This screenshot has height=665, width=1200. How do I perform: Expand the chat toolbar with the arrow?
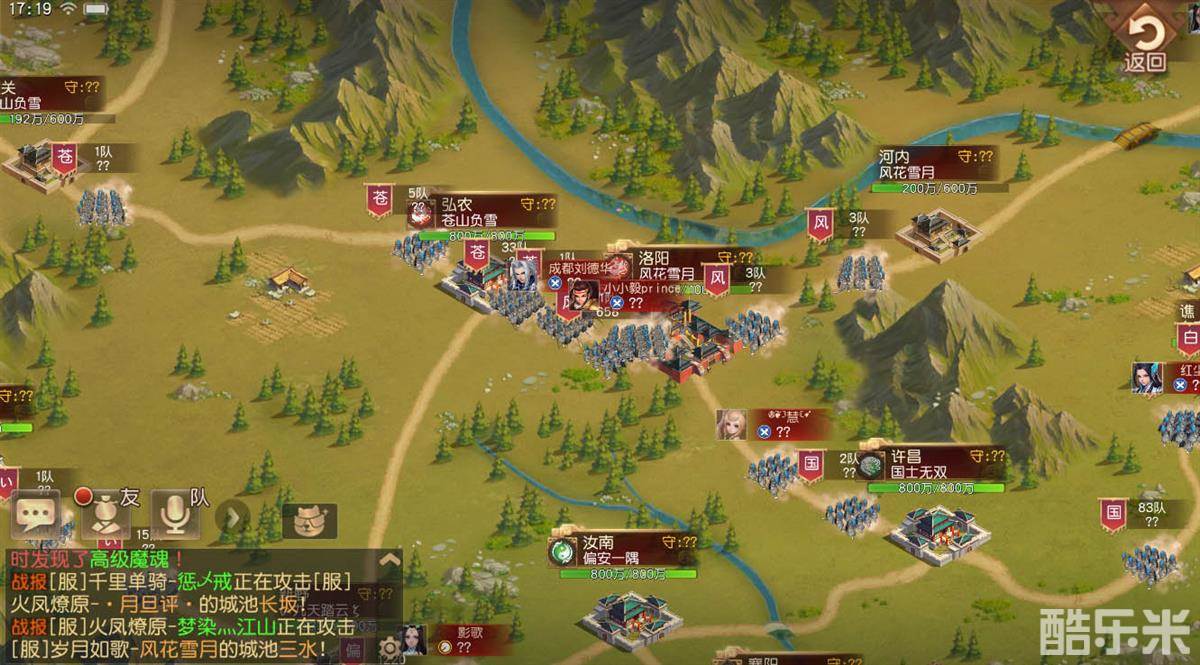233,517
